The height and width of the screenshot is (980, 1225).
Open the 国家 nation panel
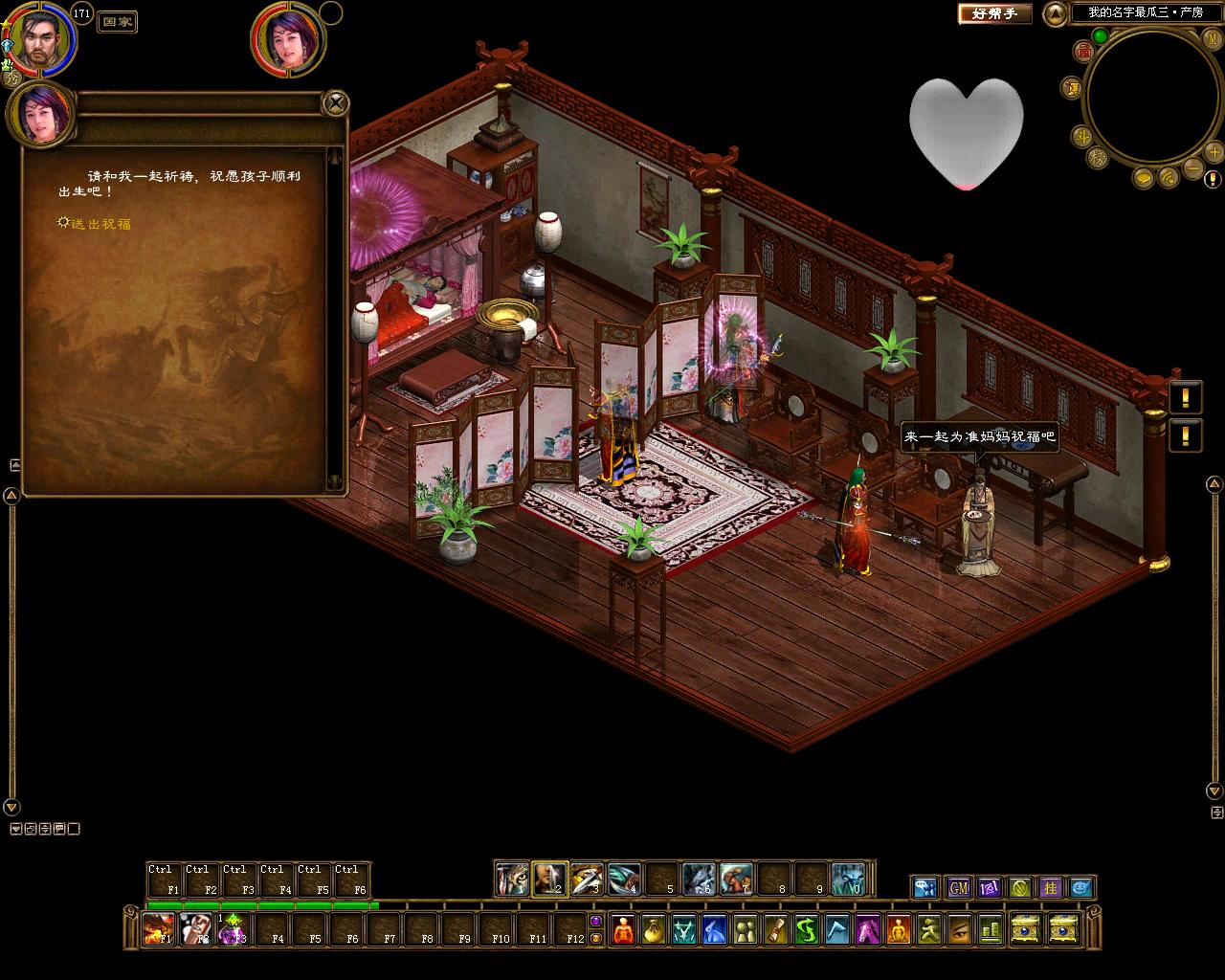(118, 21)
